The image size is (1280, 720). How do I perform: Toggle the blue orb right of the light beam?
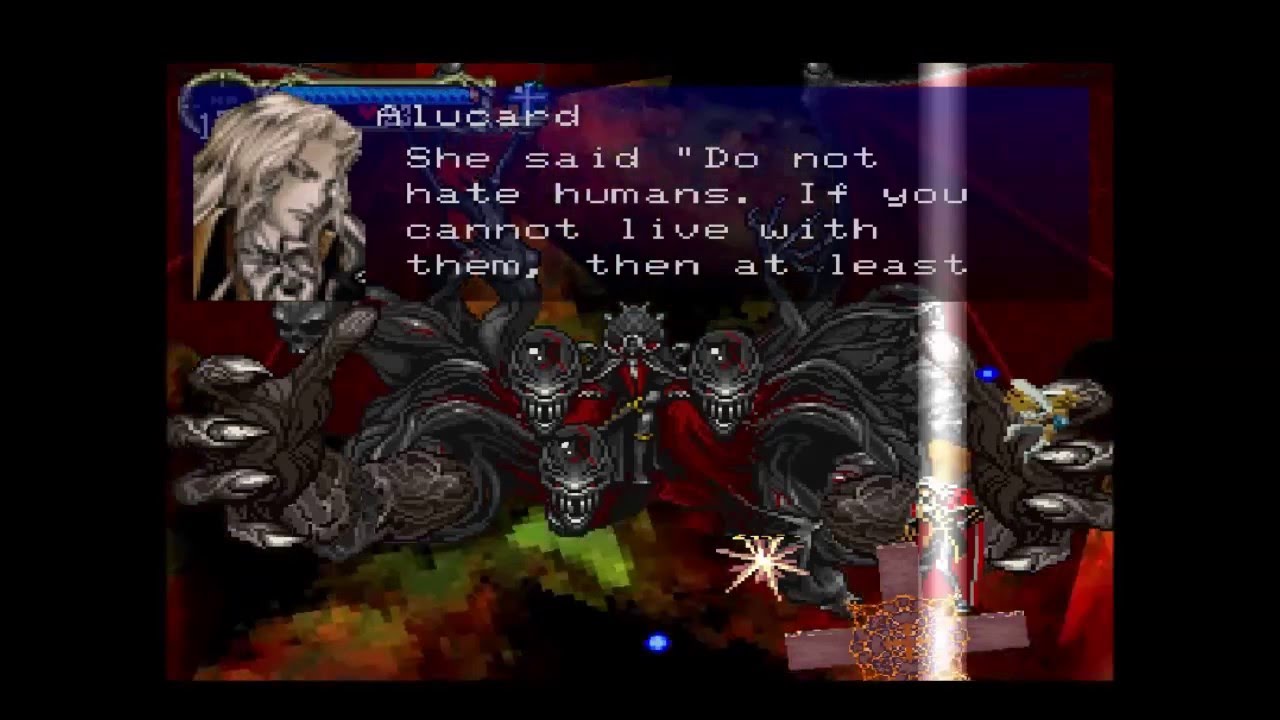(x=985, y=372)
